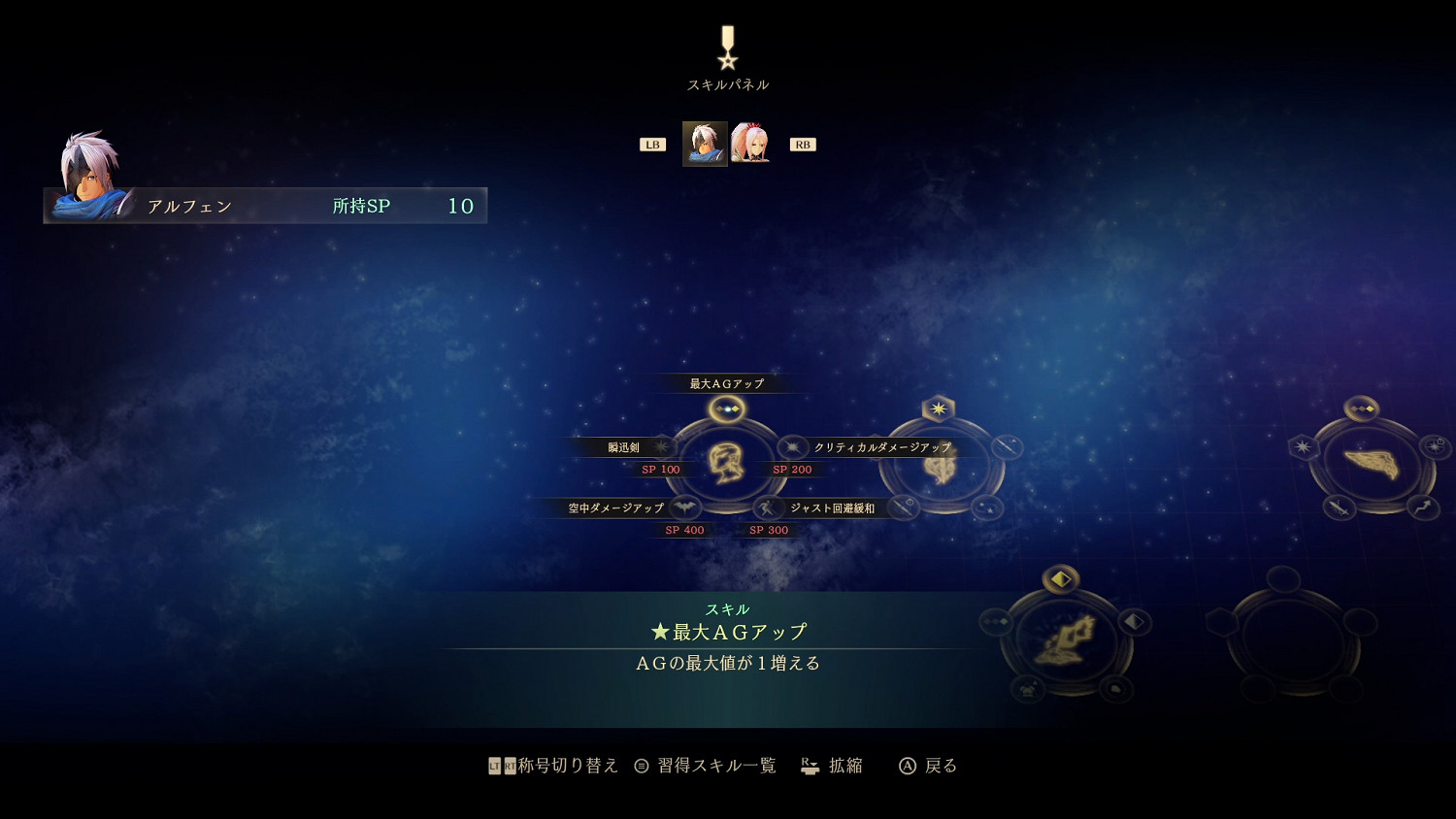Click the winged emblem skill panel
The width and height of the screenshot is (1456, 819).
coord(1374,464)
